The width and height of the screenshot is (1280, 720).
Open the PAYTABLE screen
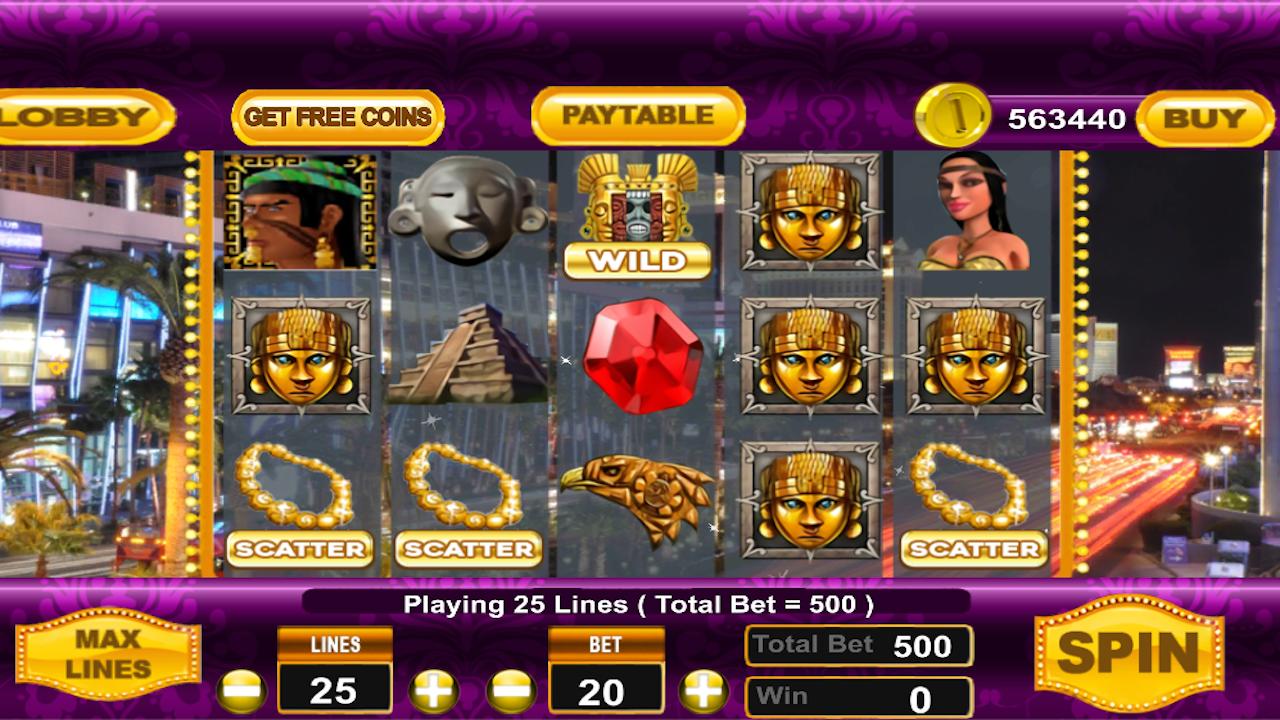click(638, 116)
